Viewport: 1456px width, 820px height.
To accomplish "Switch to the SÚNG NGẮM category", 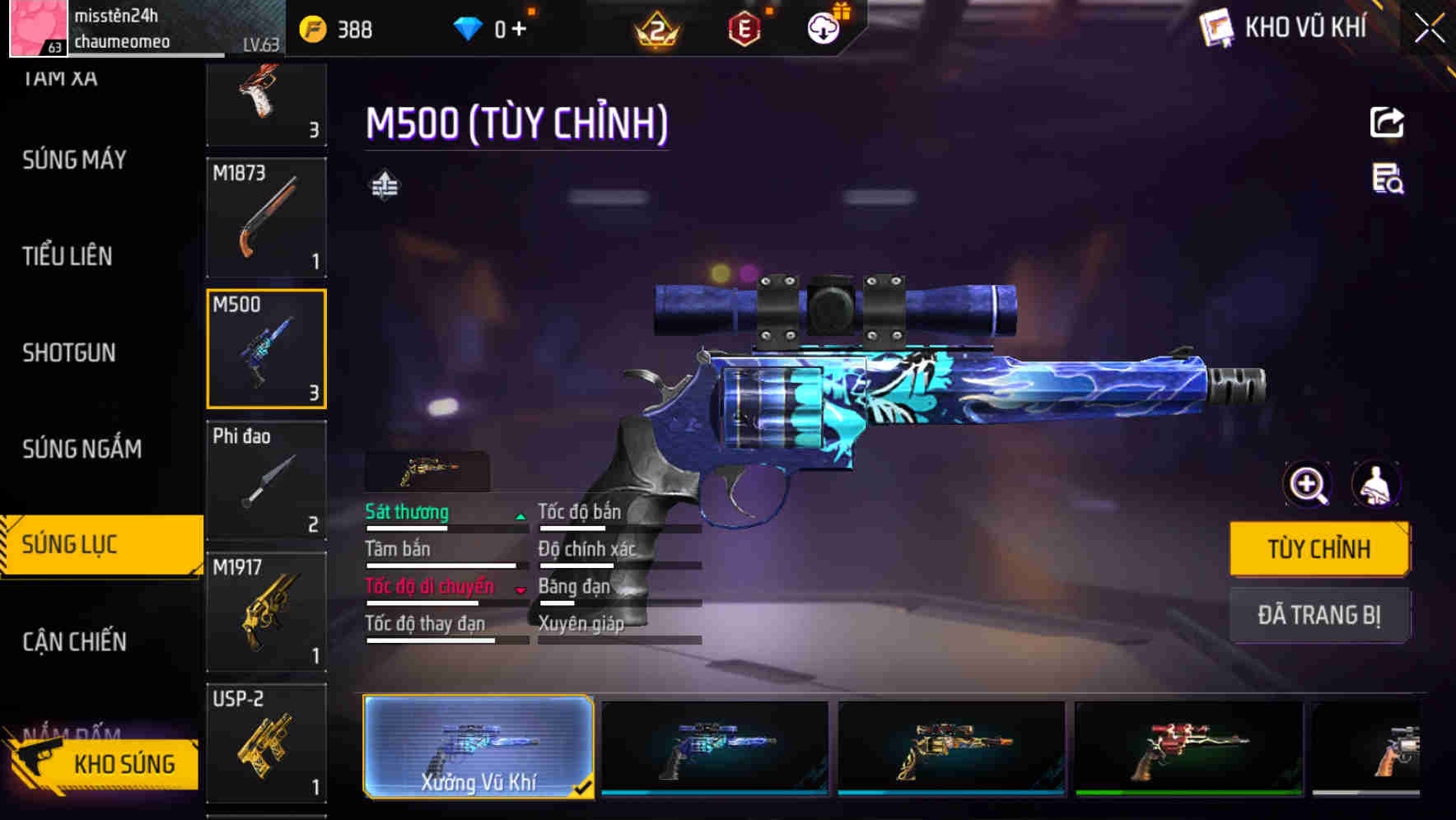I will point(82,449).
